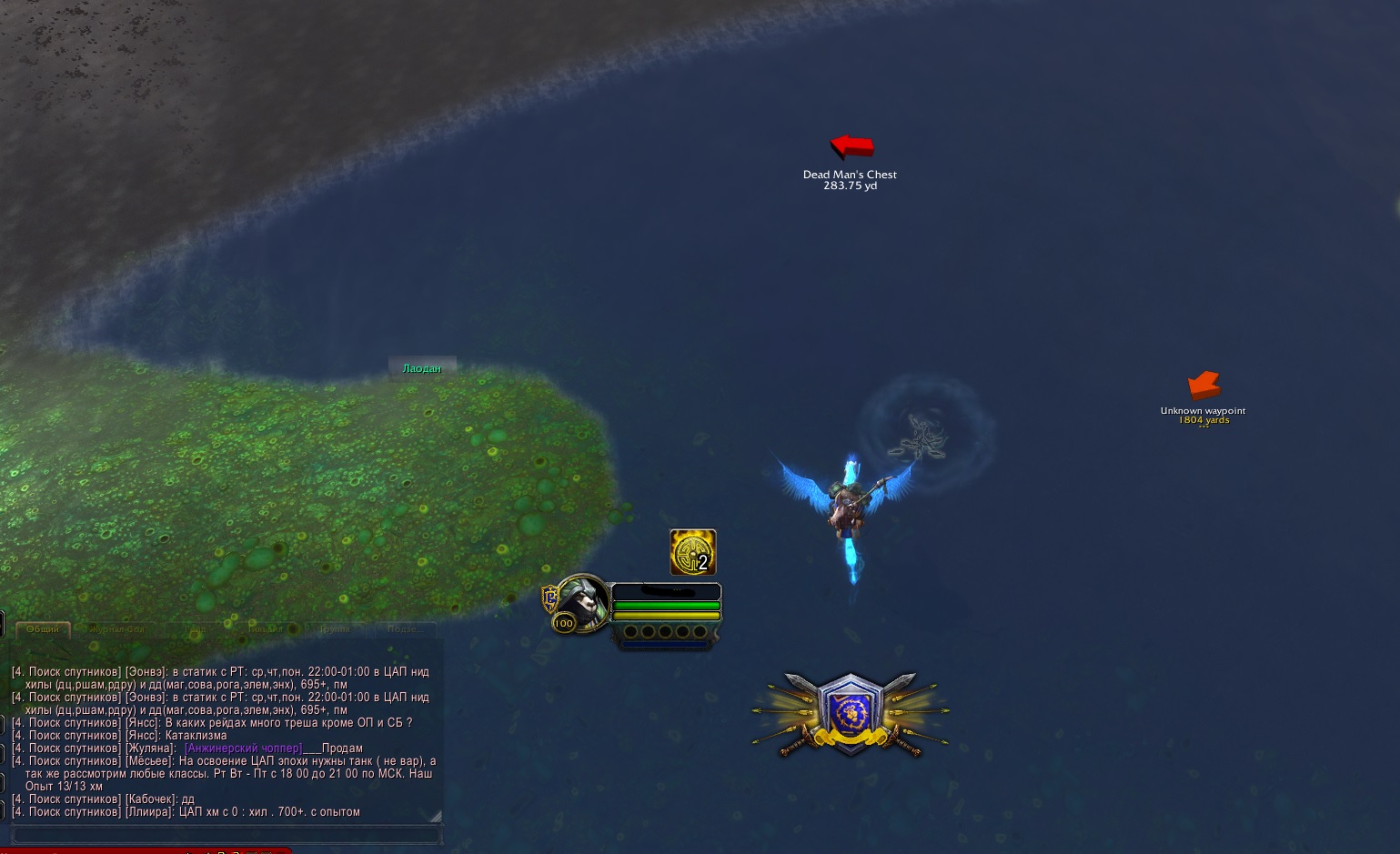Click the Dead Man's Chest waypoint arrow
This screenshot has width=1400, height=854.
coord(852,146)
